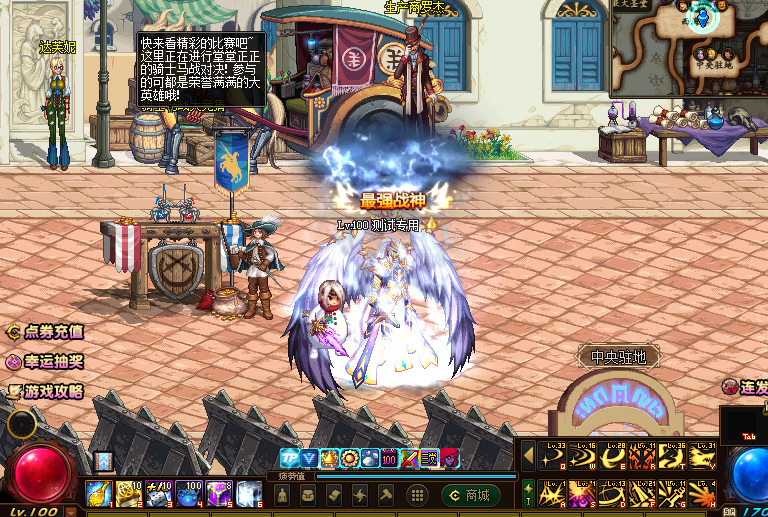Activate the Lv.36 skill on T
The height and width of the screenshot is (517, 768).
coord(673,456)
